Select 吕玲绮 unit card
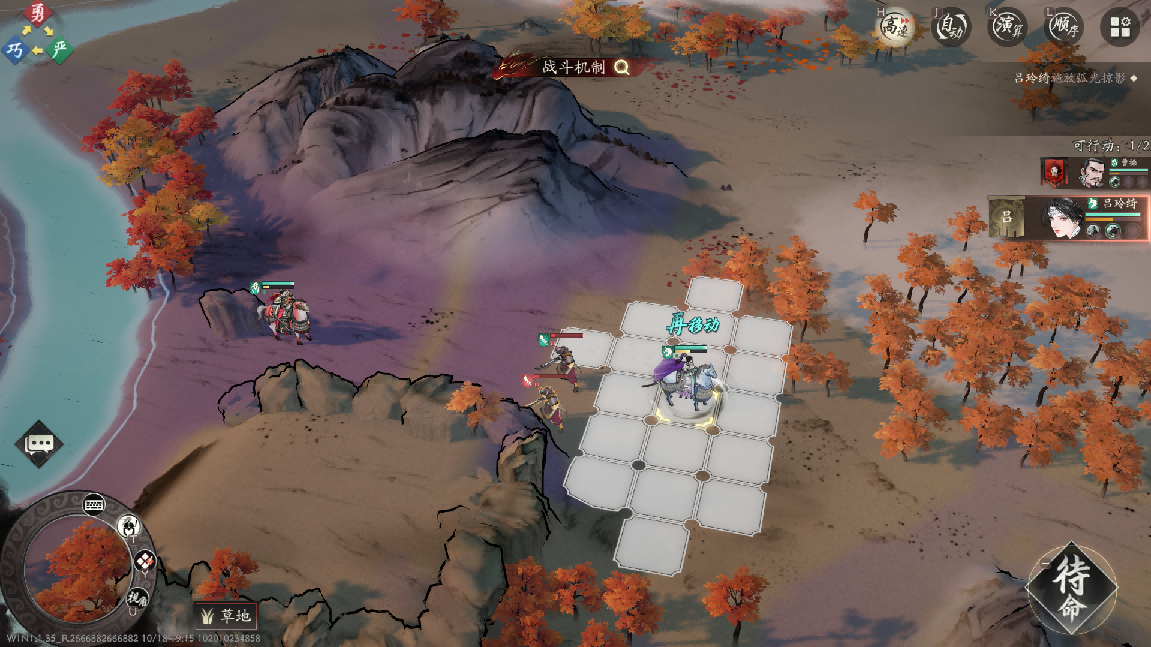Viewport: 1151px width, 647px height. [x=1066, y=218]
